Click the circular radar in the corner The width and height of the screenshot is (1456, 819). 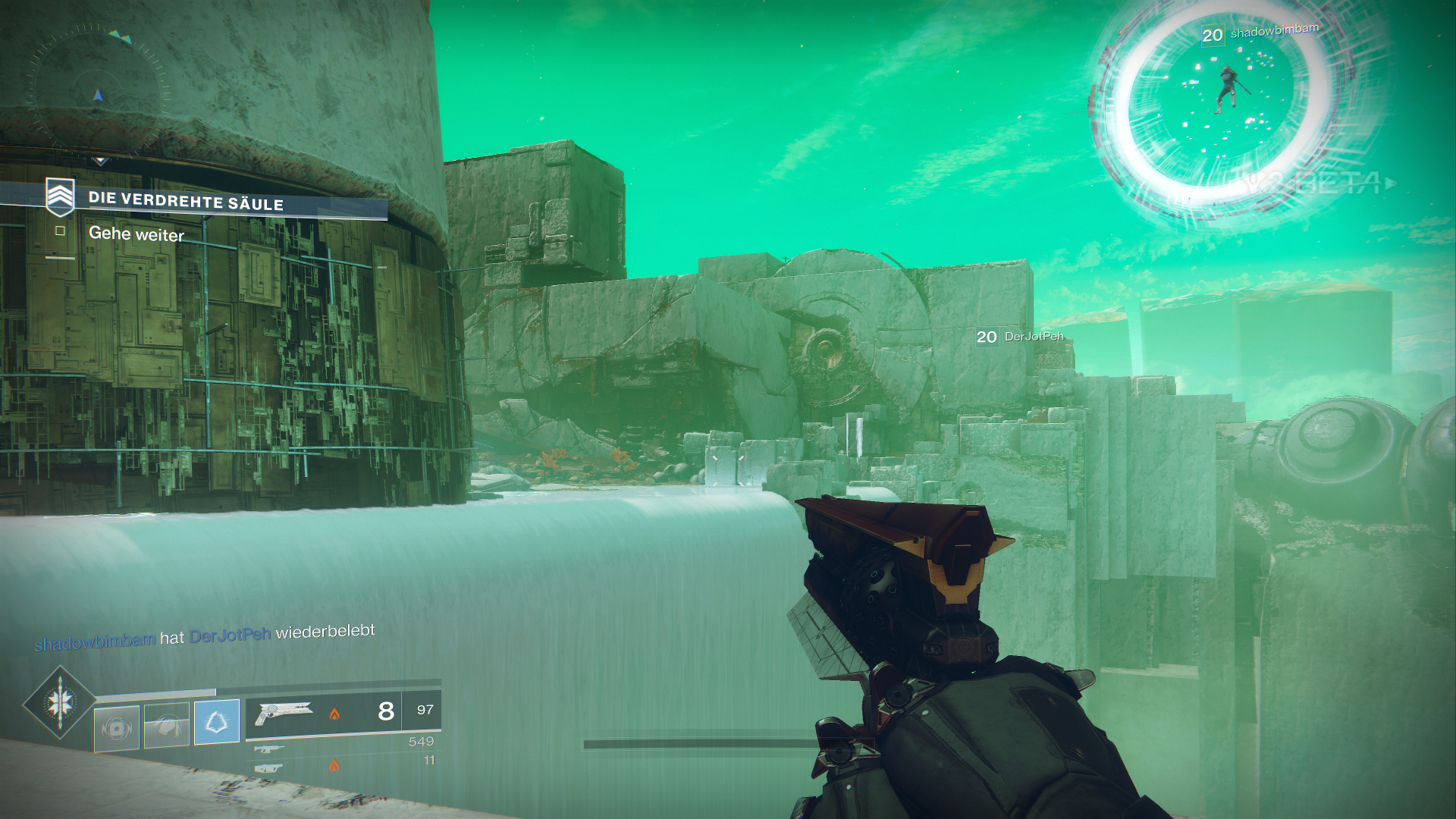click(97, 94)
